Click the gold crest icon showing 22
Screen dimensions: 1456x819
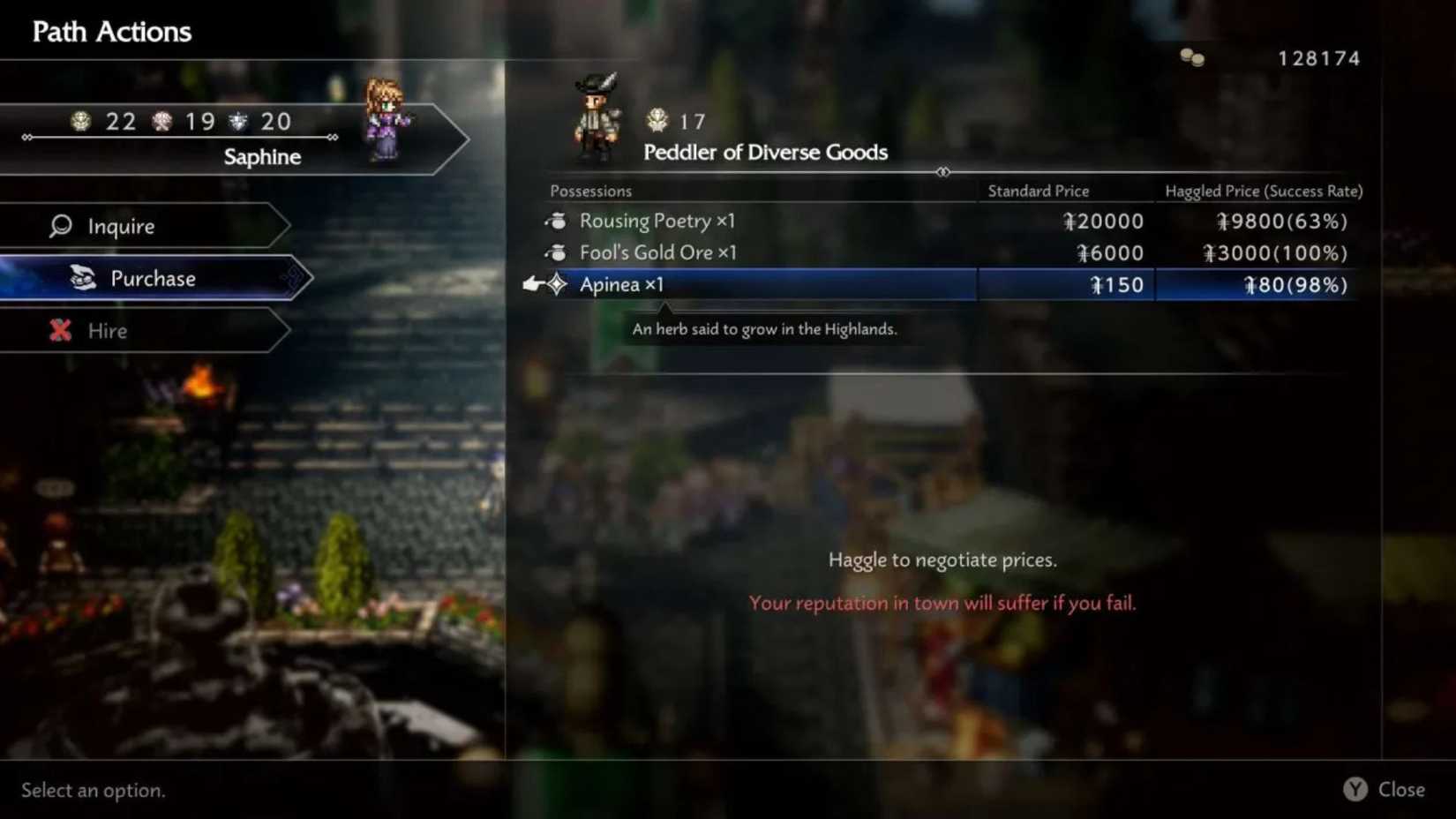point(82,121)
